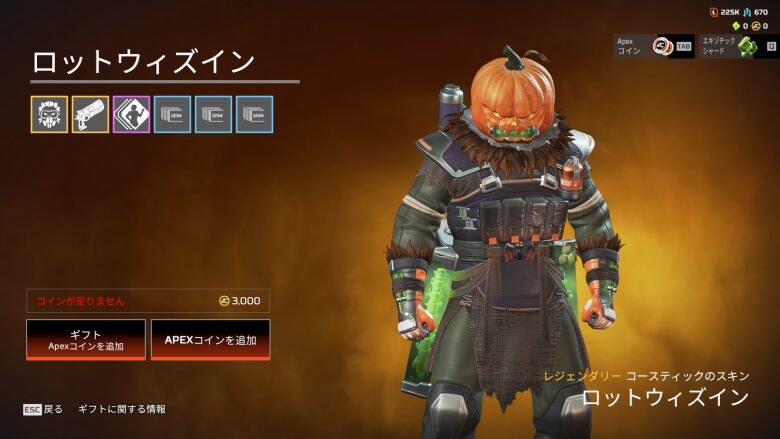The image size is (780, 439).
Task: Go back with the 戻る option
Action: coord(44,409)
